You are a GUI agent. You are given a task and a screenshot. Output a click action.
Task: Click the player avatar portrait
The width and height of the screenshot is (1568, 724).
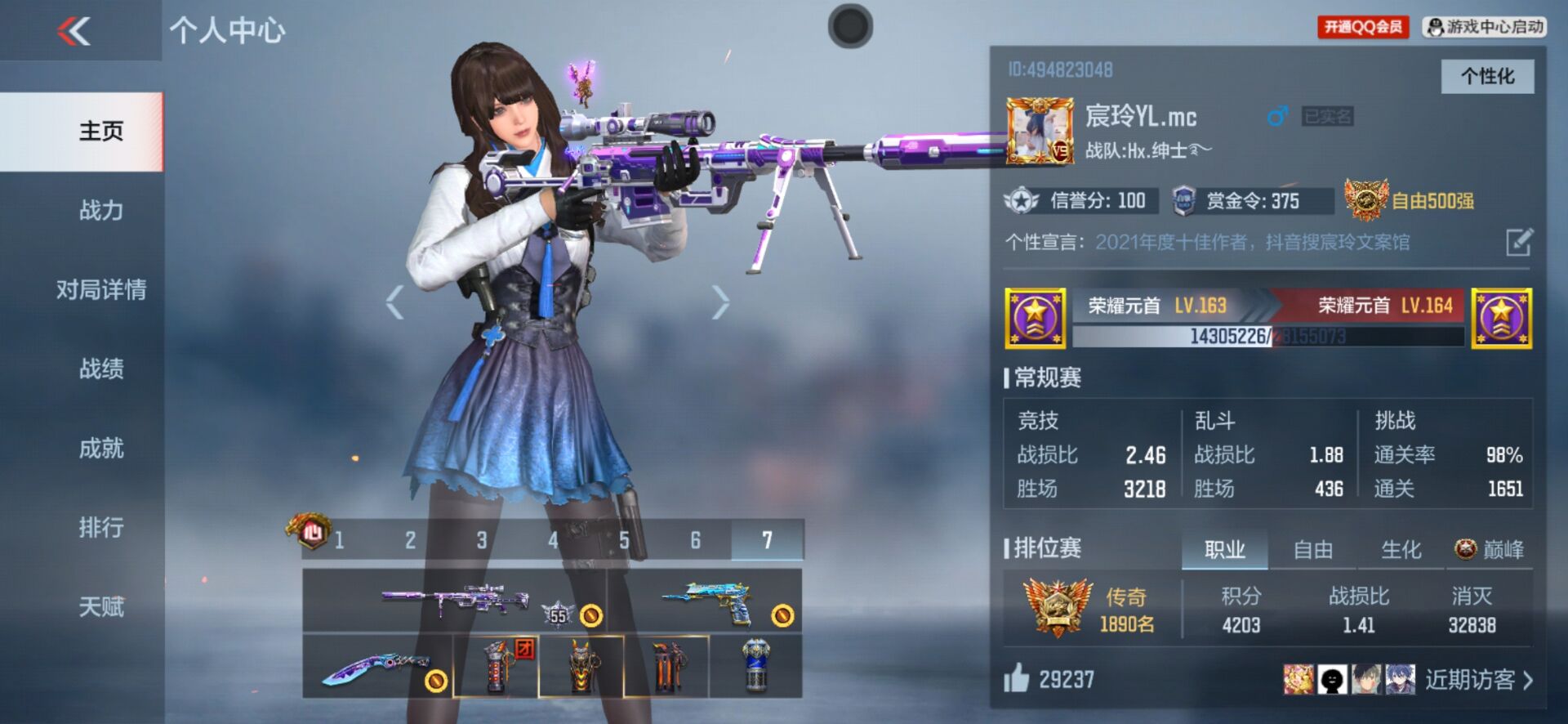click(1039, 131)
